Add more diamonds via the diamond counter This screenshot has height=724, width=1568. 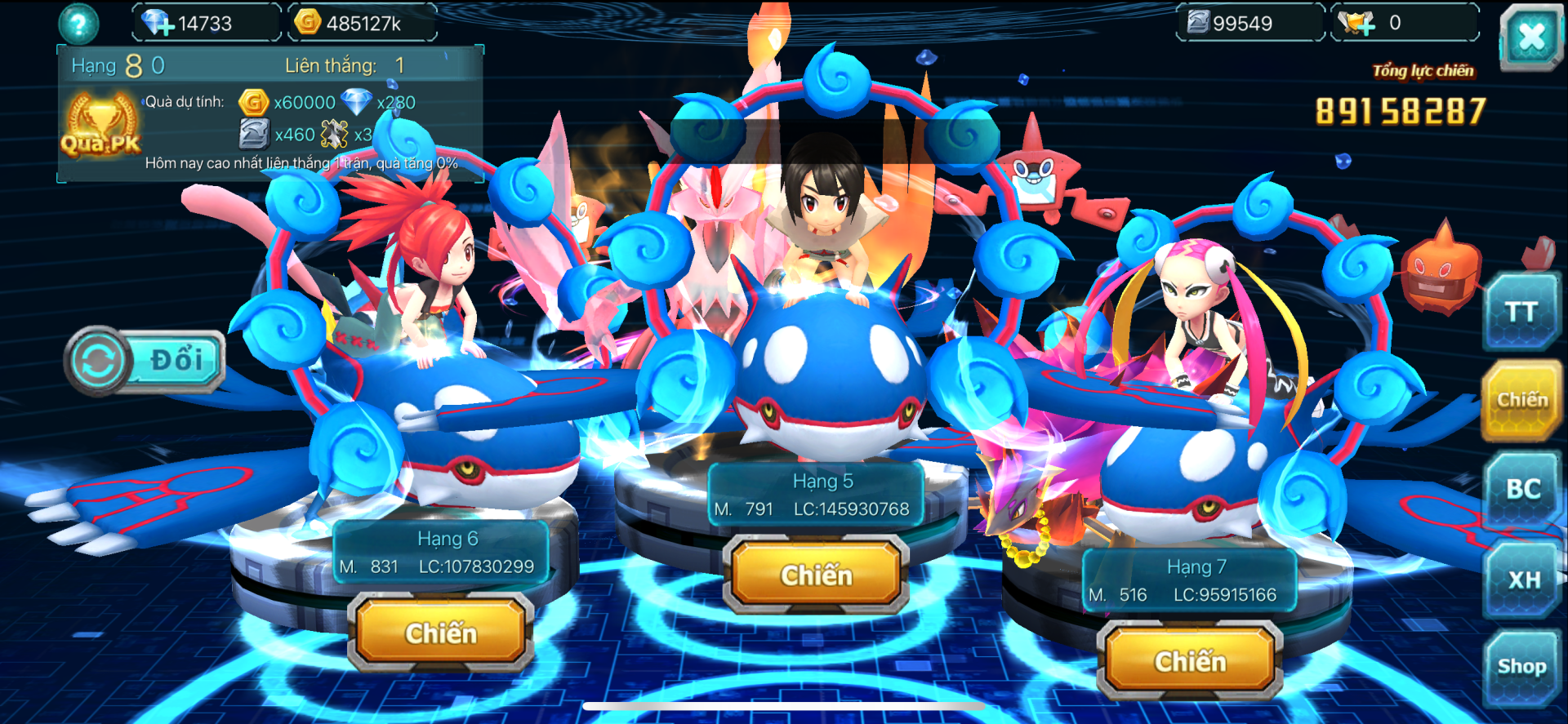tap(158, 24)
